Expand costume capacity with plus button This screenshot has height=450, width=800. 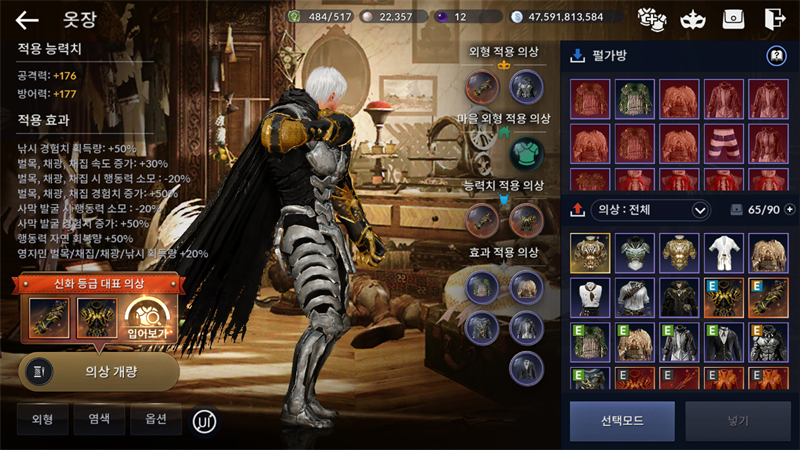[x=790, y=210]
